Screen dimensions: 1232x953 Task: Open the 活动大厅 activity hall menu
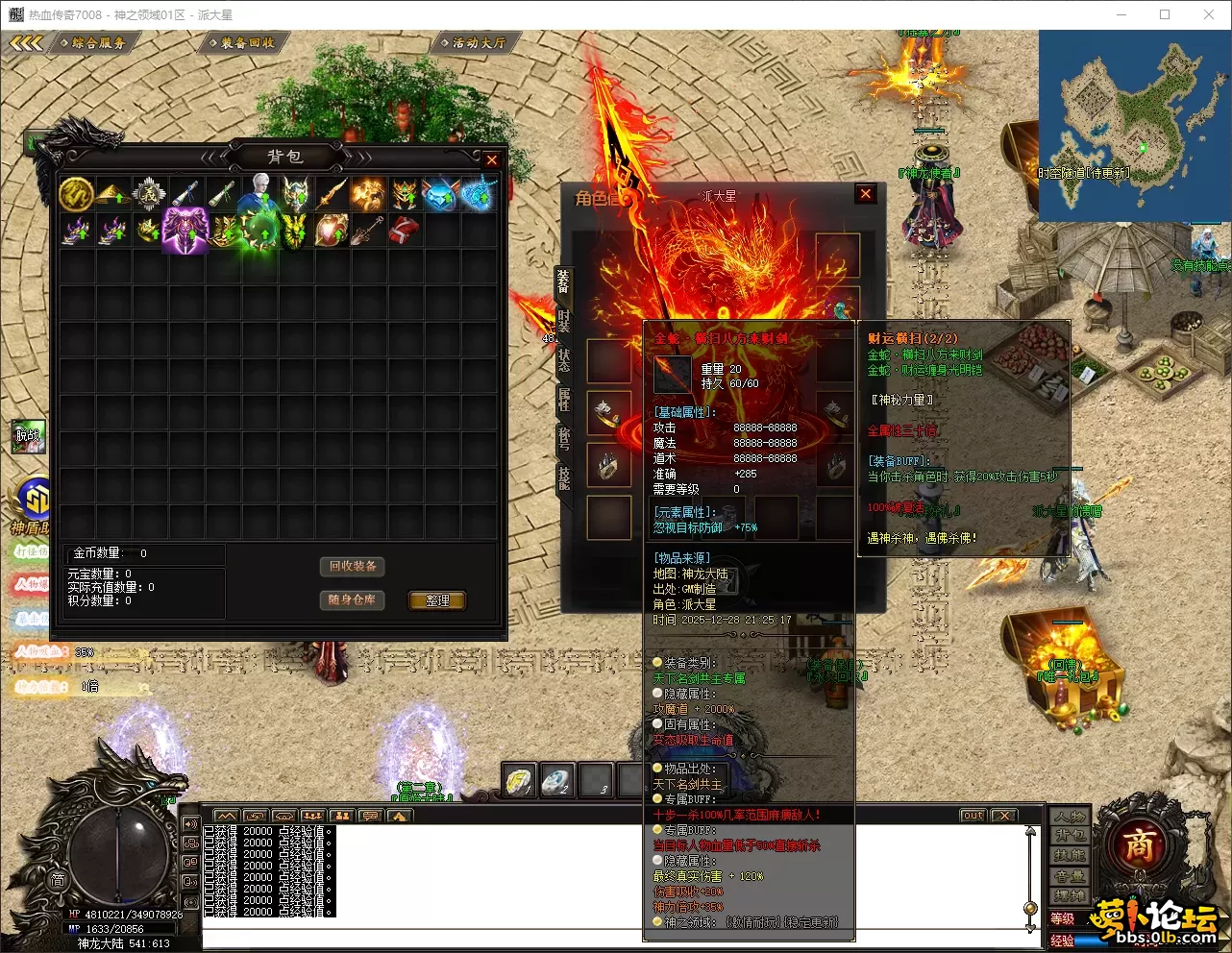tap(478, 42)
